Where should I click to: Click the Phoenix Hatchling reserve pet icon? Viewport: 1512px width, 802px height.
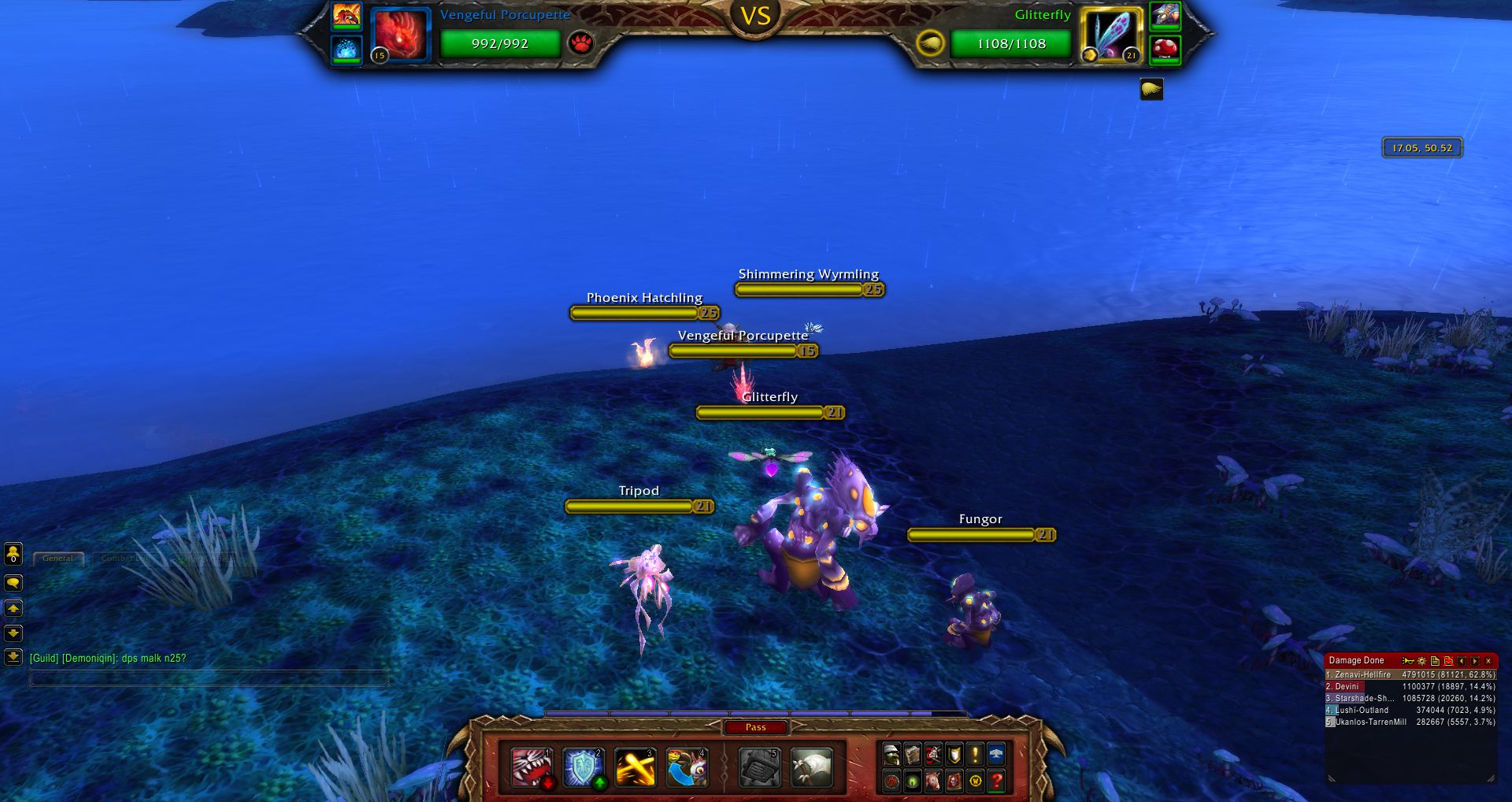(346, 16)
